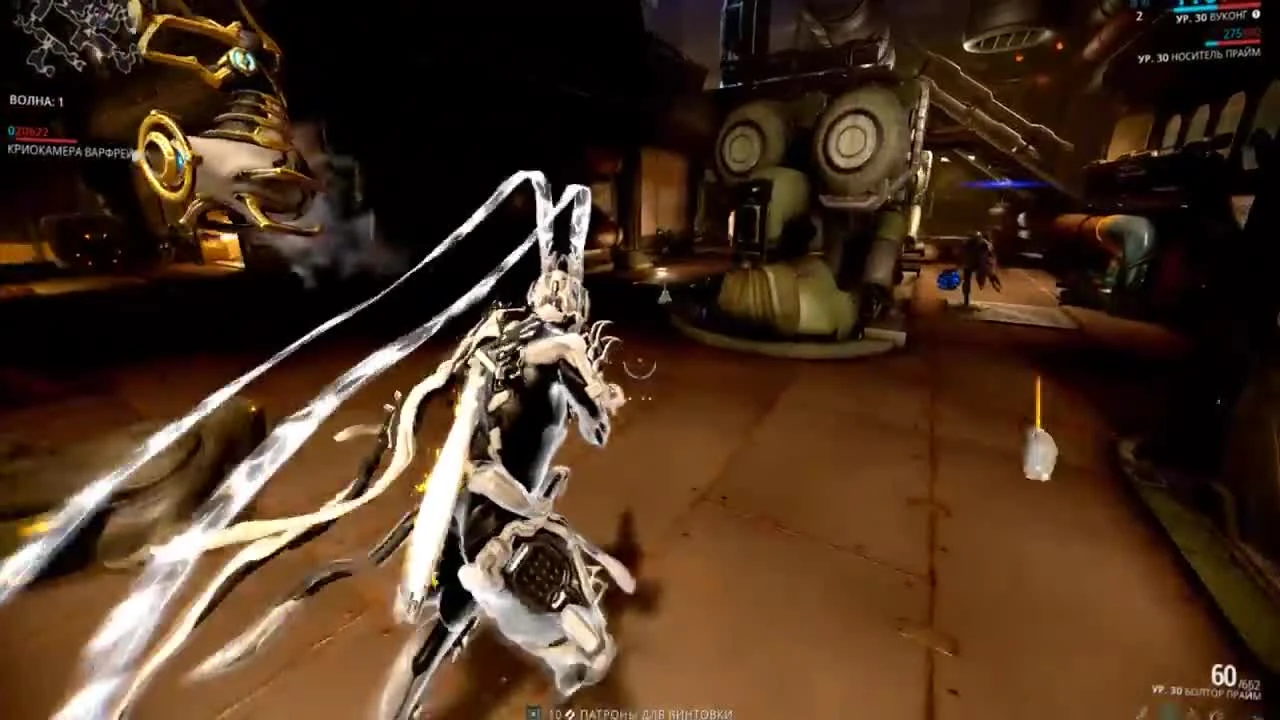Image resolution: width=1280 pixels, height=720 pixels.
Task: Expand the ammo counter details
Action: coord(1230,675)
